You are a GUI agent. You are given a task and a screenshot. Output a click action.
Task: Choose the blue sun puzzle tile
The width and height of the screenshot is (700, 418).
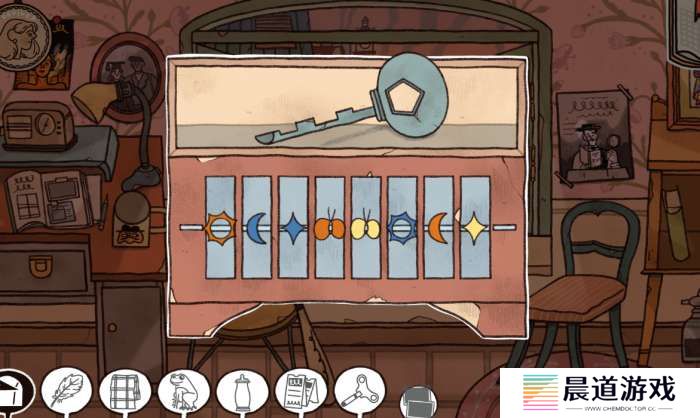(402, 228)
